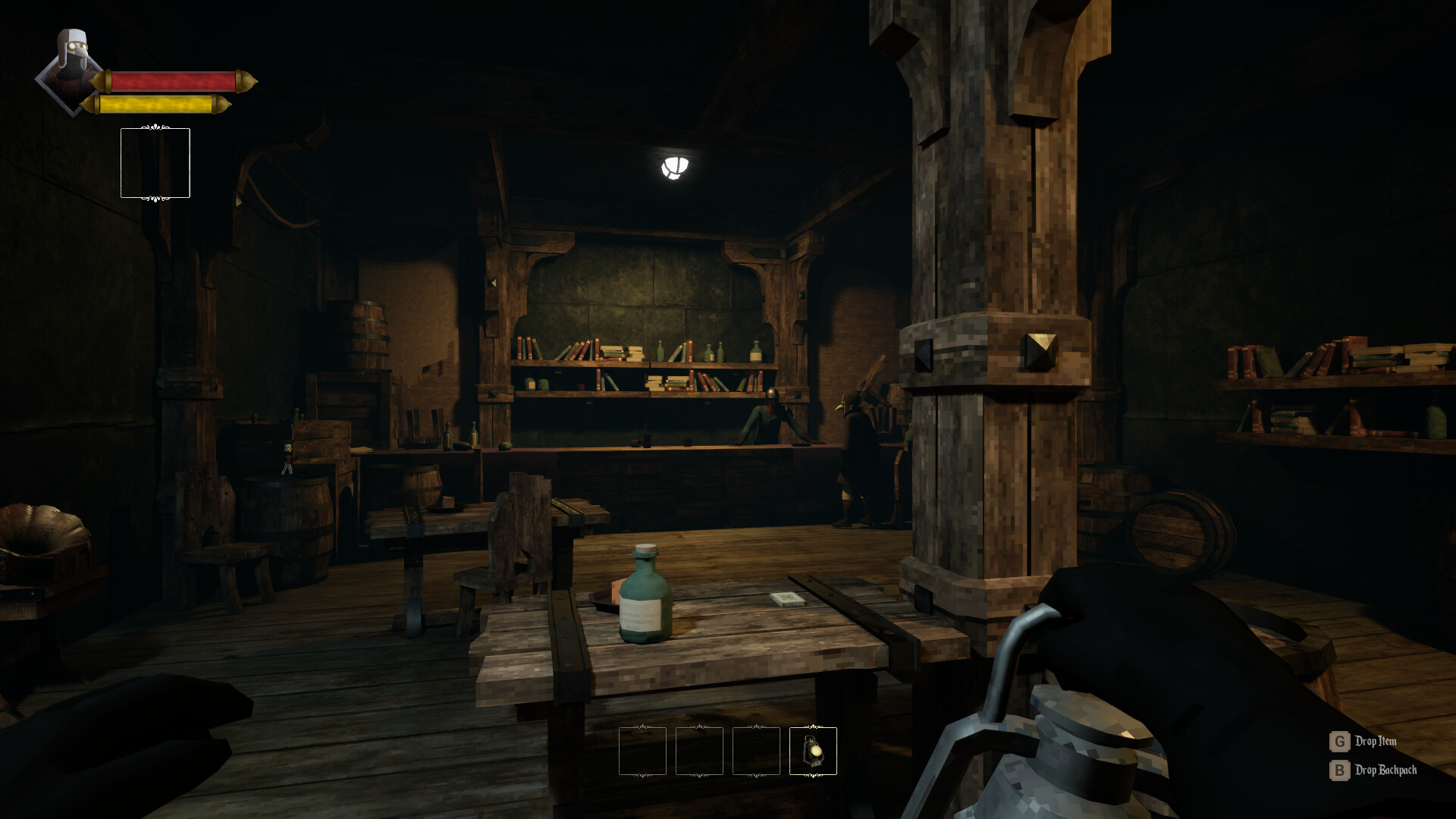
Task: Click the third empty hotbar slot
Action: tap(756, 752)
